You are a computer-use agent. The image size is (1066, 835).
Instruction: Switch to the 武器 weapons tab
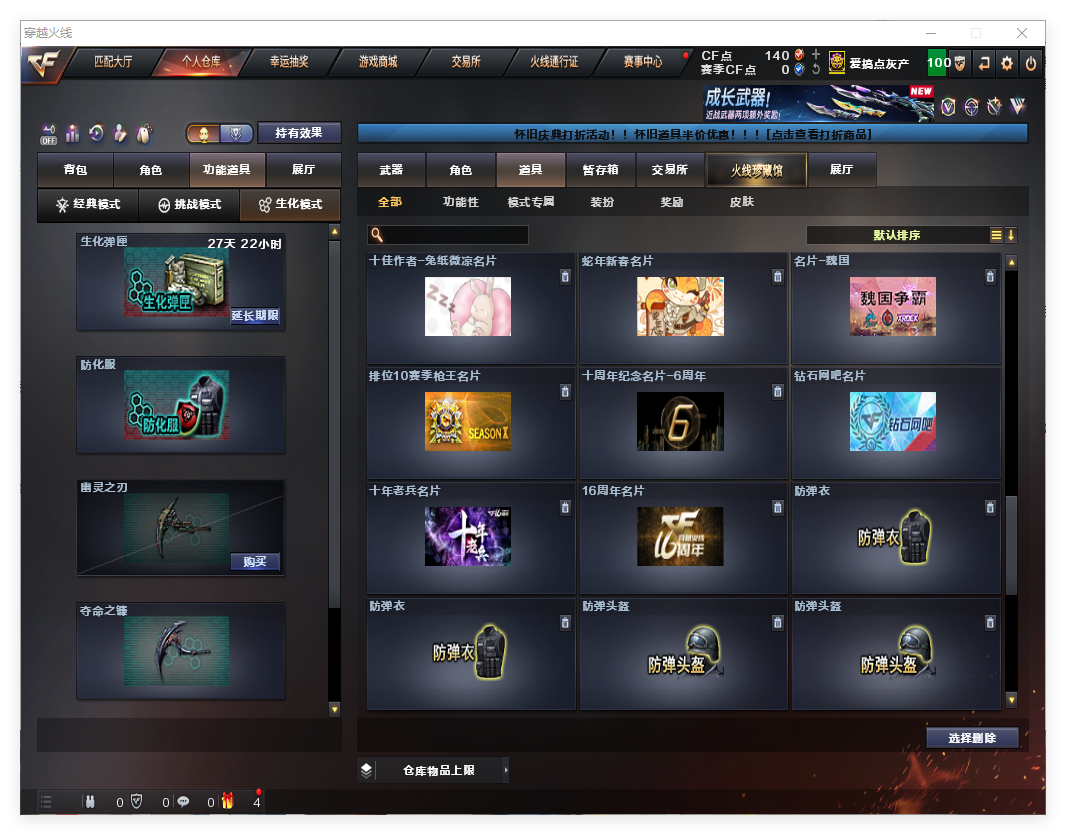pyautogui.click(x=391, y=170)
